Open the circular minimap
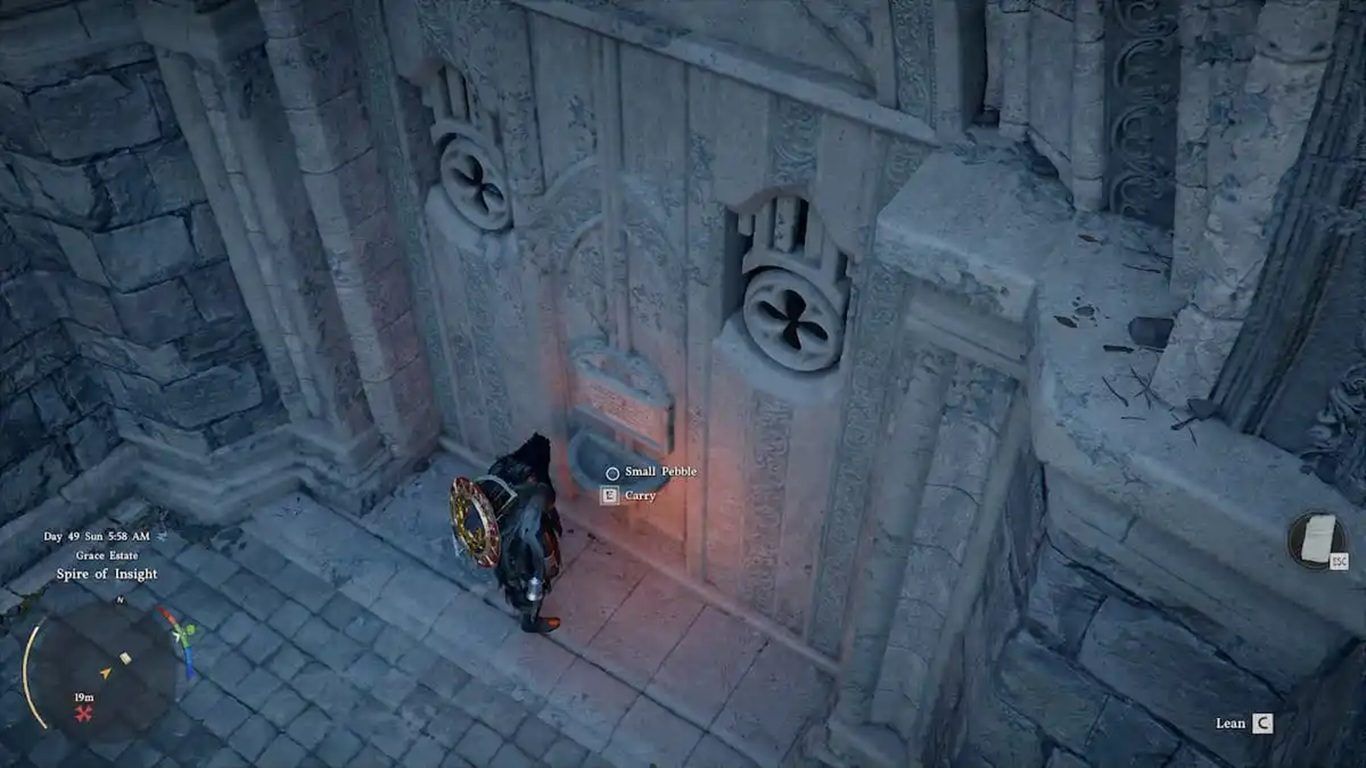The image size is (1366, 768). tap(101, 661)
